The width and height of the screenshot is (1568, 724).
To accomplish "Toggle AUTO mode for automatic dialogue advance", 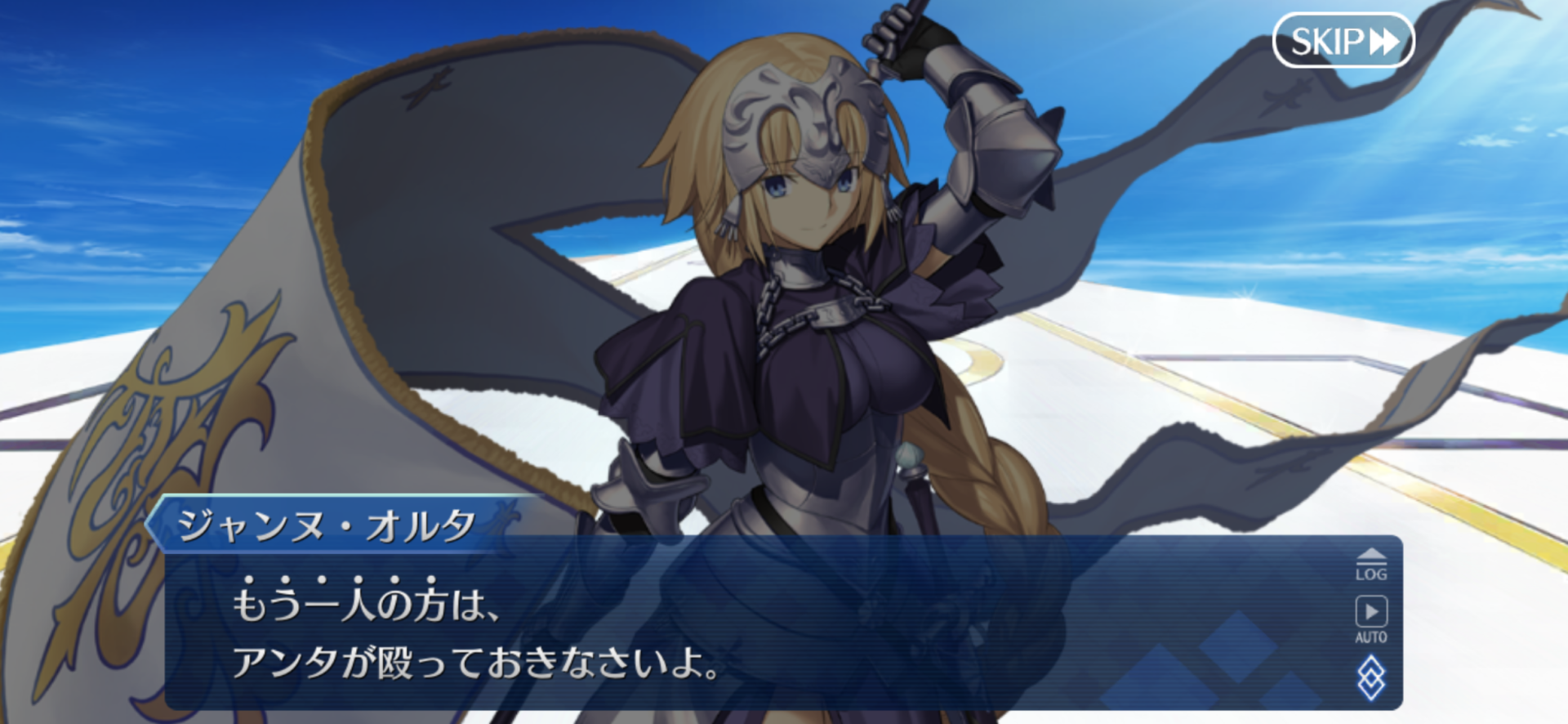I will pos(1373,615).
